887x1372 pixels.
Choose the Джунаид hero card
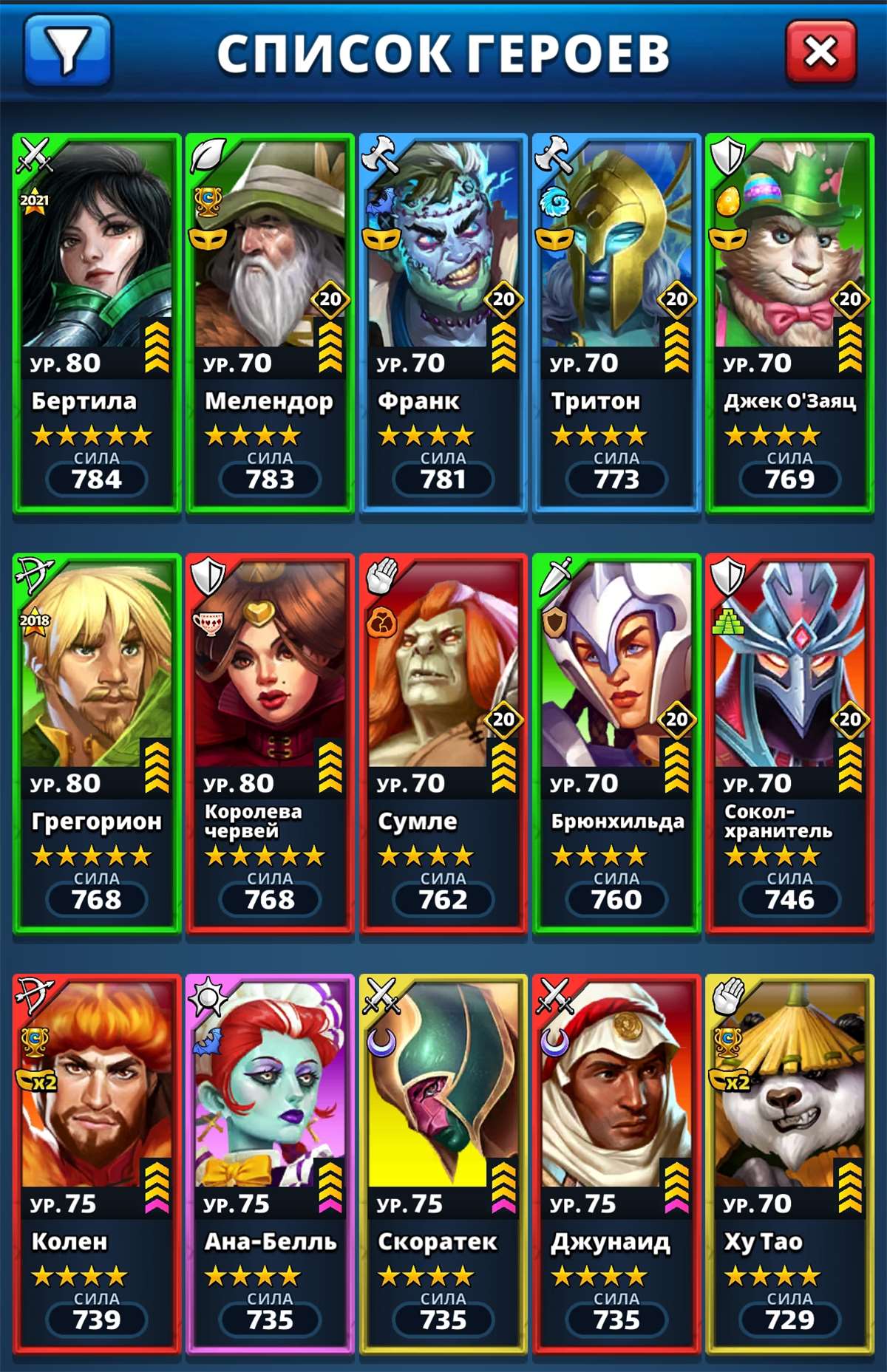[x=616, y=1164]
